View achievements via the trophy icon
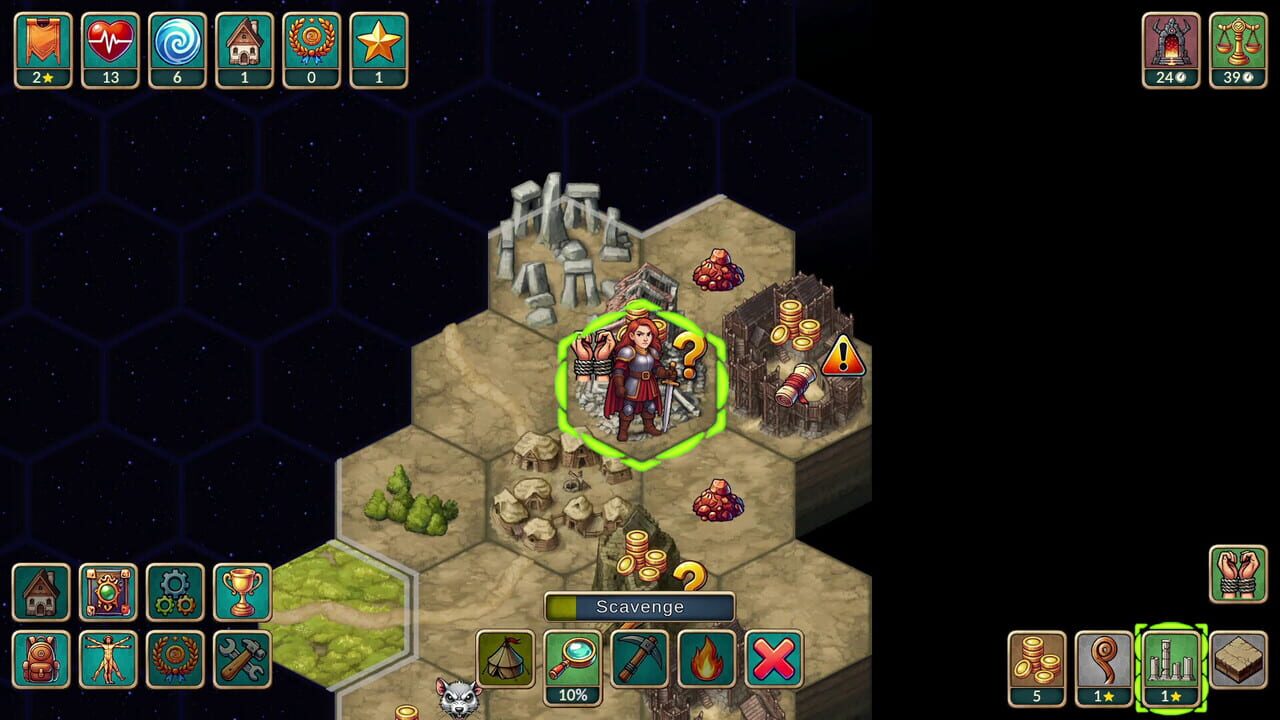1280x720 pixels. [x=241, y=594]
